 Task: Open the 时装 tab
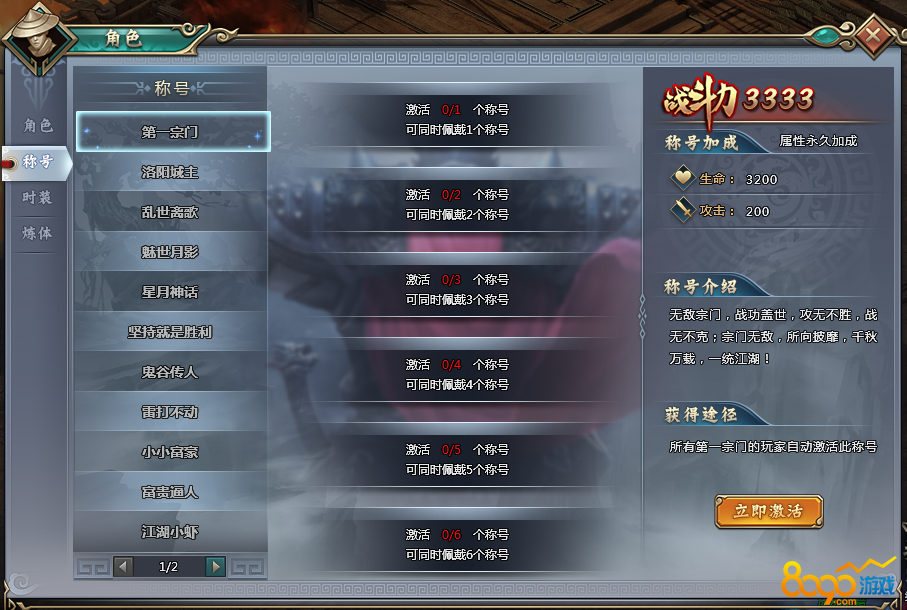tap(38, 198)
